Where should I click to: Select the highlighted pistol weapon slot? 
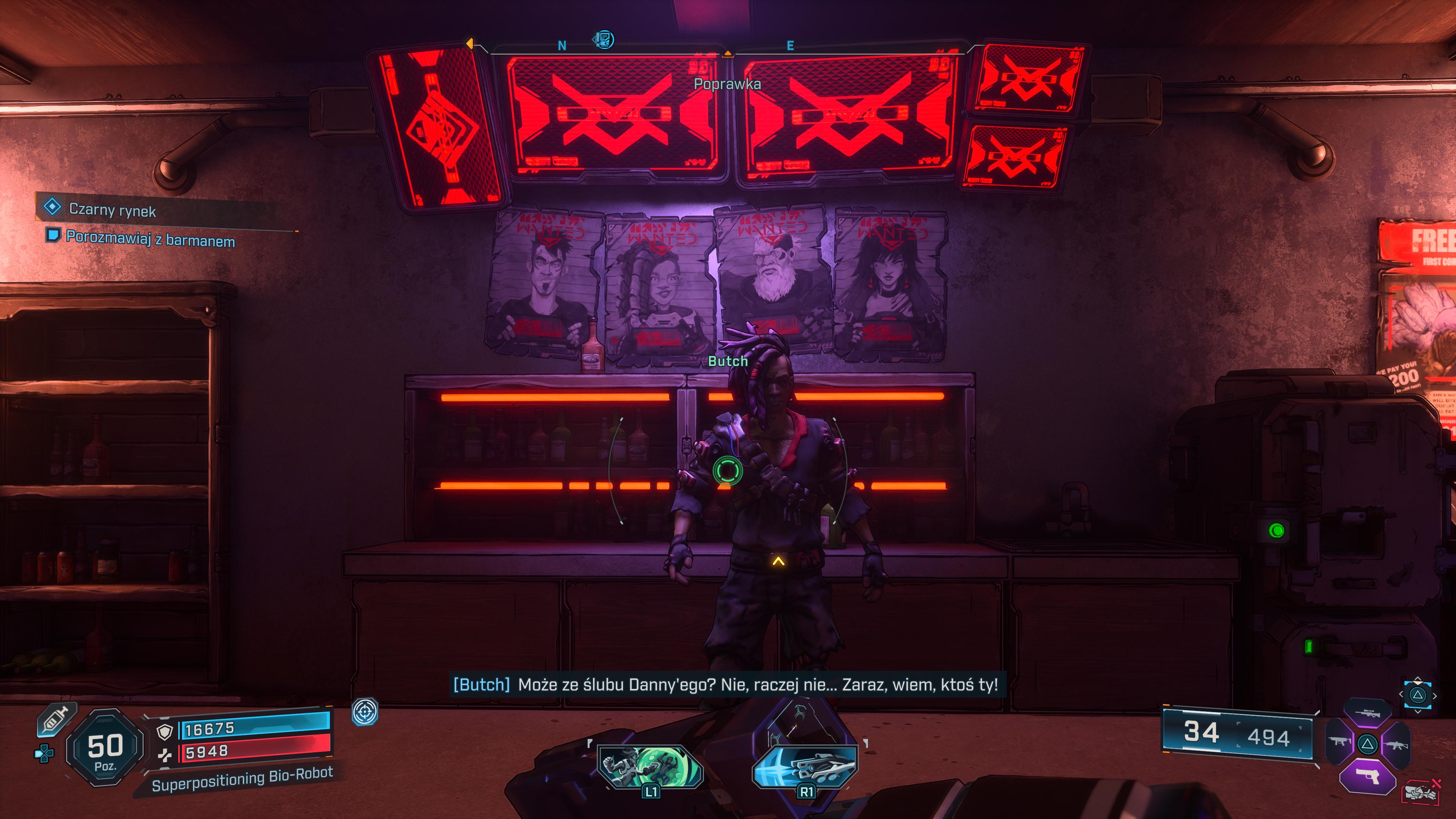[x=1367, y=777]
